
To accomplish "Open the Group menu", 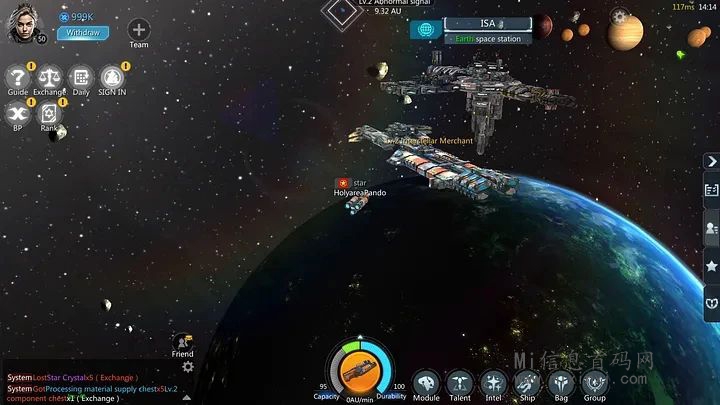I will 595,382.
